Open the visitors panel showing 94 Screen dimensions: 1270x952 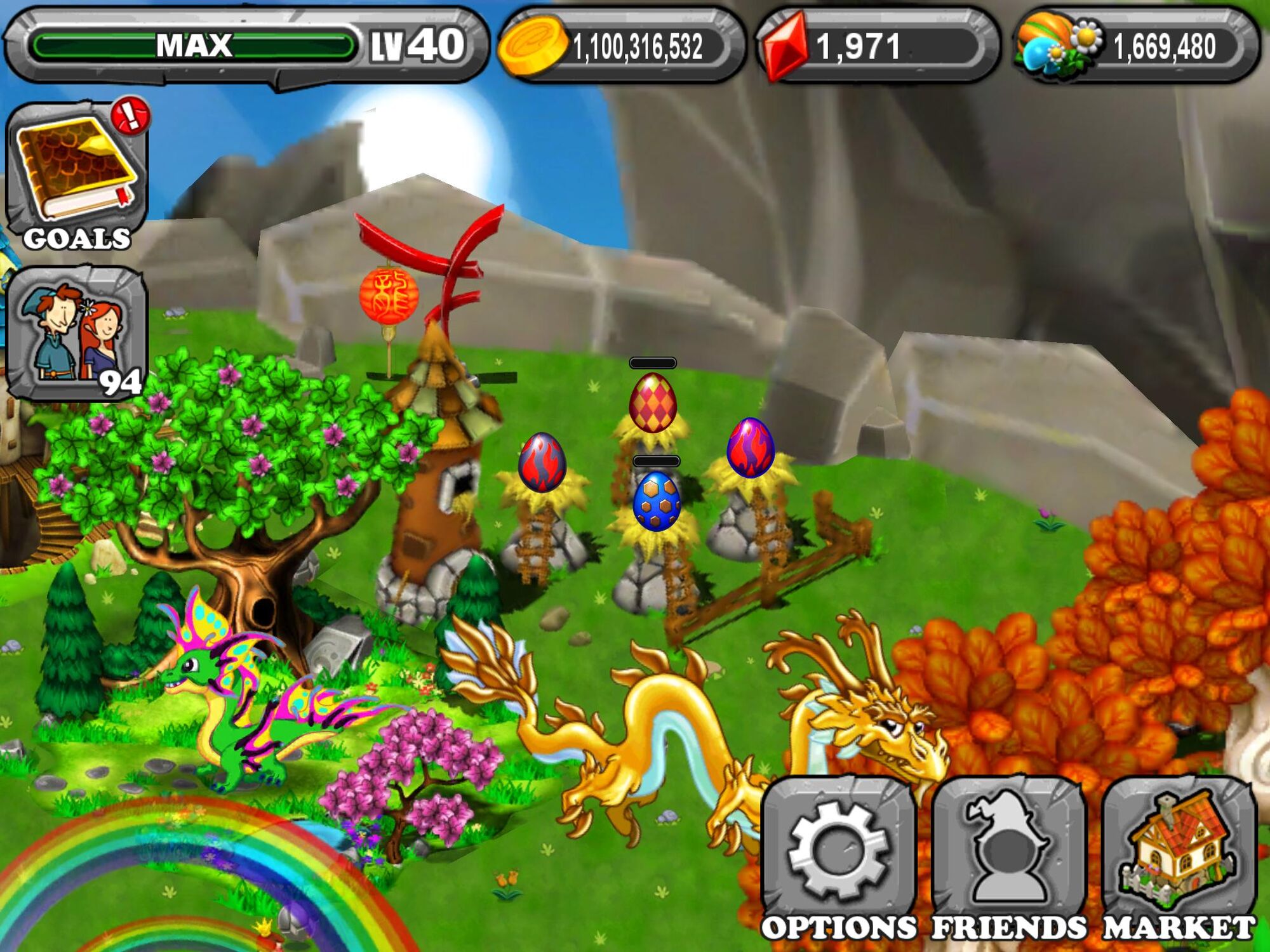click(x=76, y=333)
